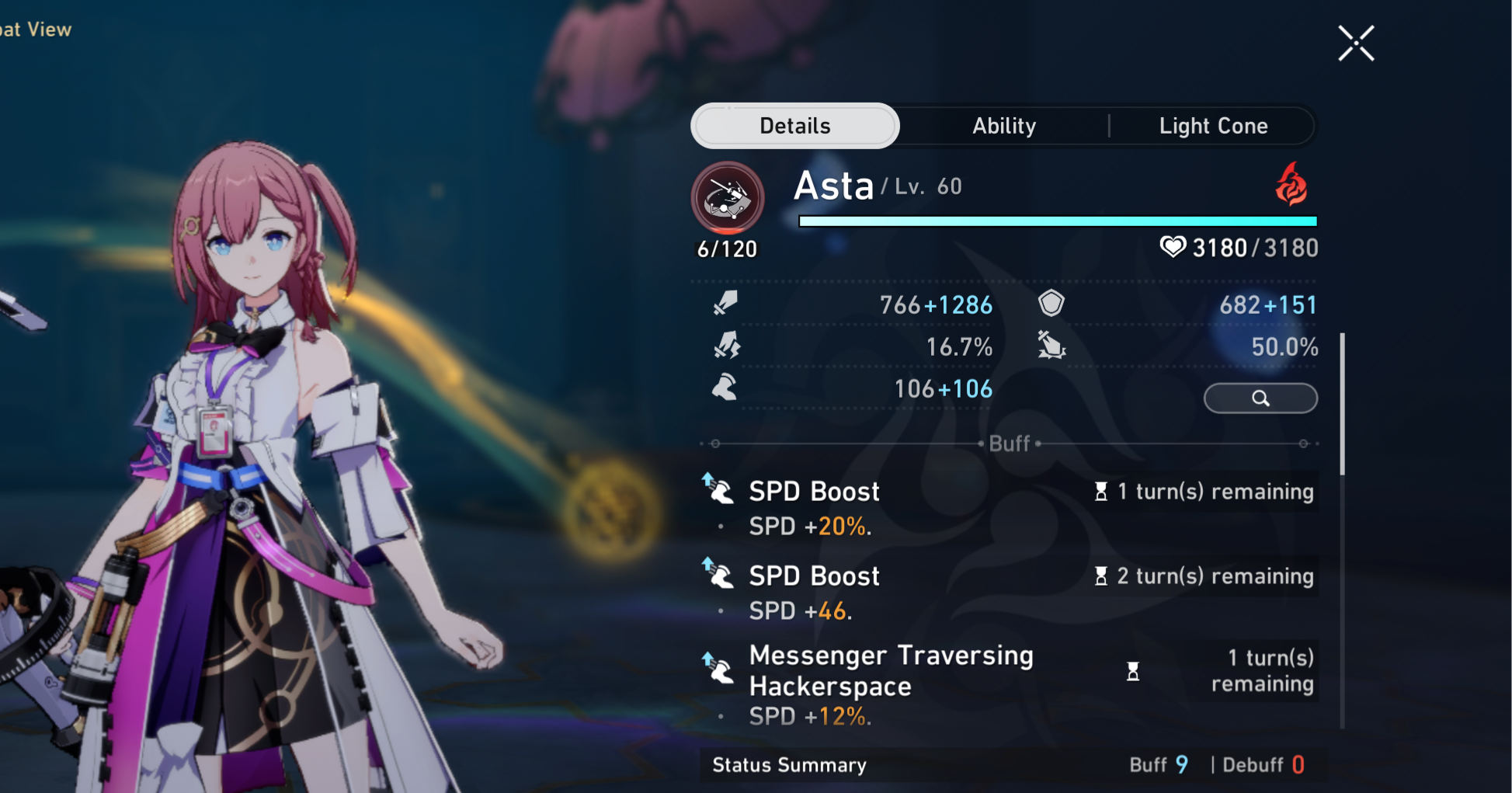Click the Status Summary bar
Image resolution: width=1512 pixels, height=793 pixels.
pos(788,765)
